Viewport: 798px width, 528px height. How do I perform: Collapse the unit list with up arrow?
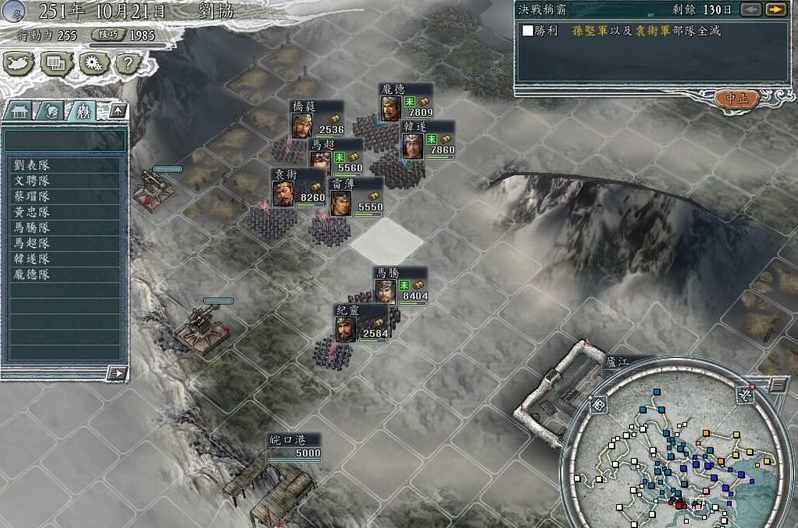click(x=117, y=109)
